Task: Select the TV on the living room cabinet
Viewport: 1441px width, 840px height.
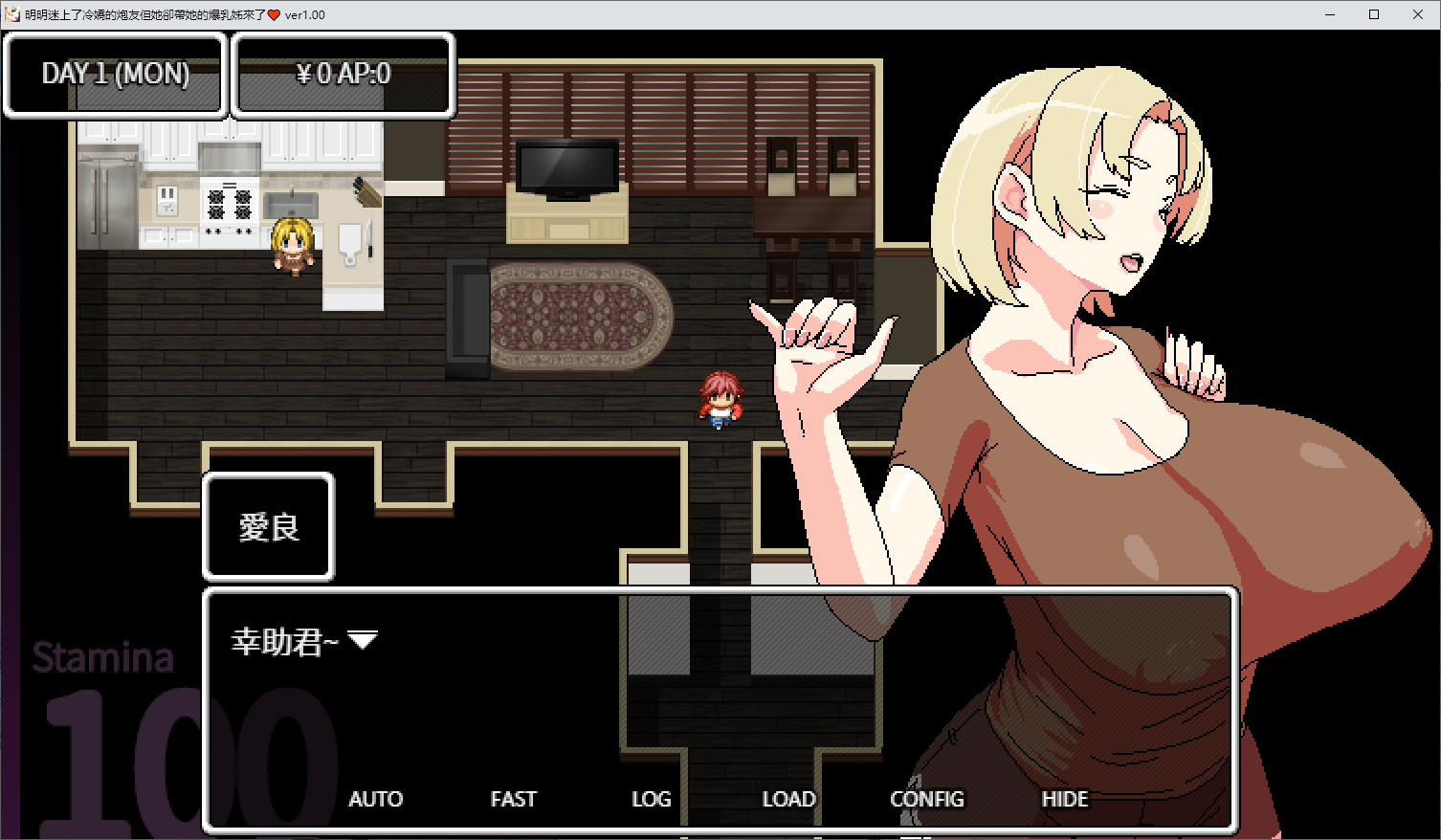Action: [x=566, y=167]
